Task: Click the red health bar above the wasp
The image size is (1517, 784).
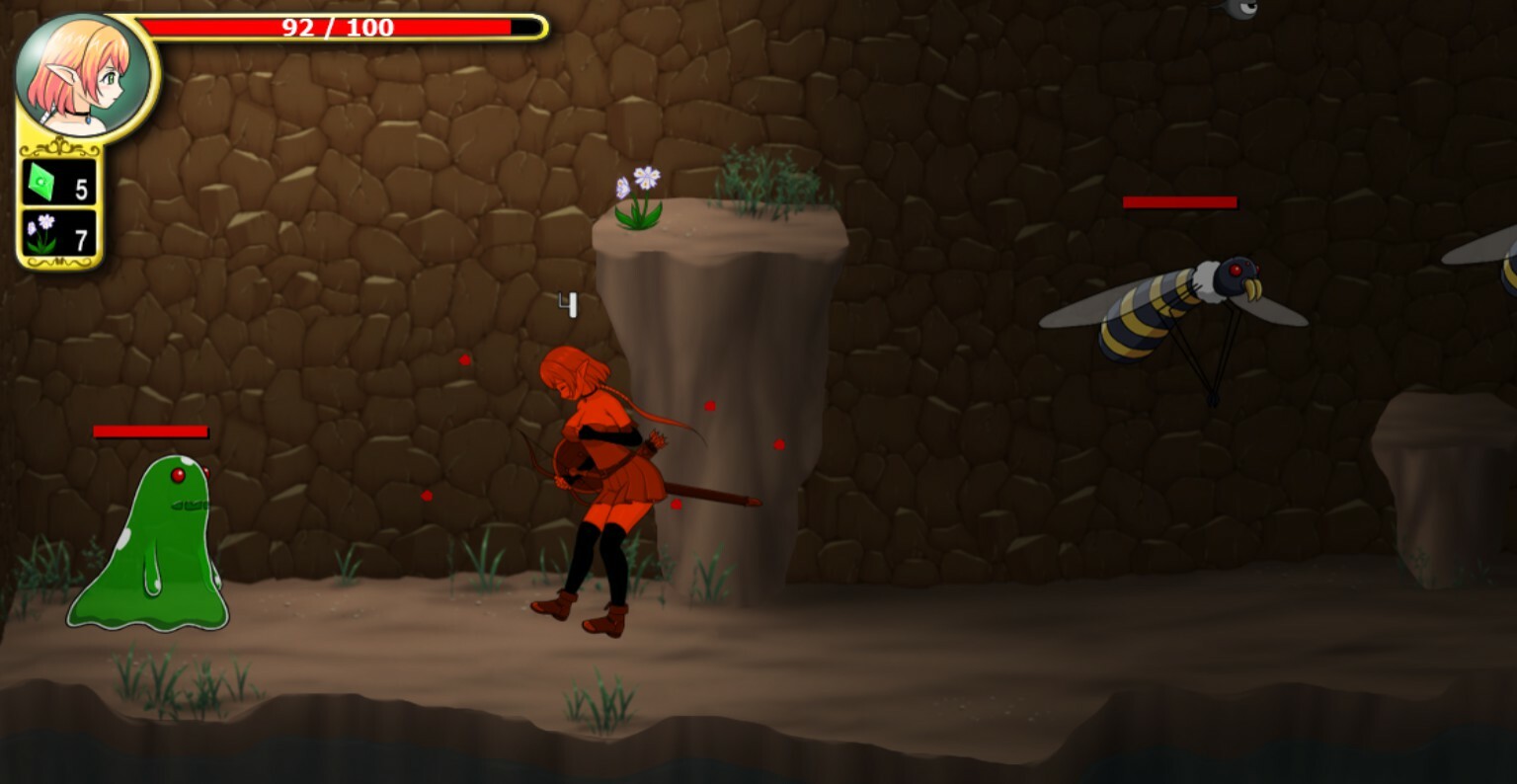Action: [x=1179, y=203]
